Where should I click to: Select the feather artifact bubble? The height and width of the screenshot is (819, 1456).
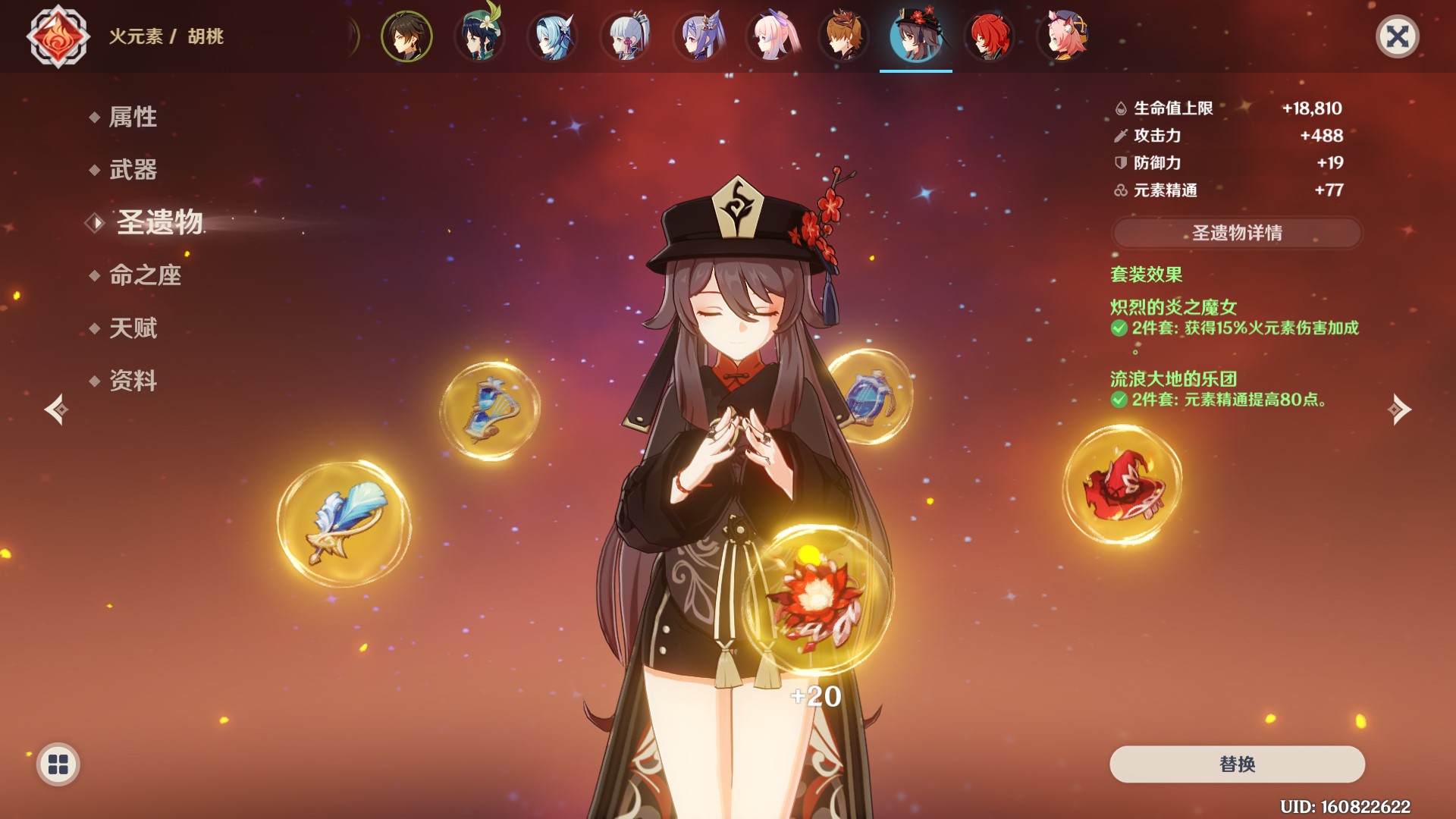[x=344, y=523]
